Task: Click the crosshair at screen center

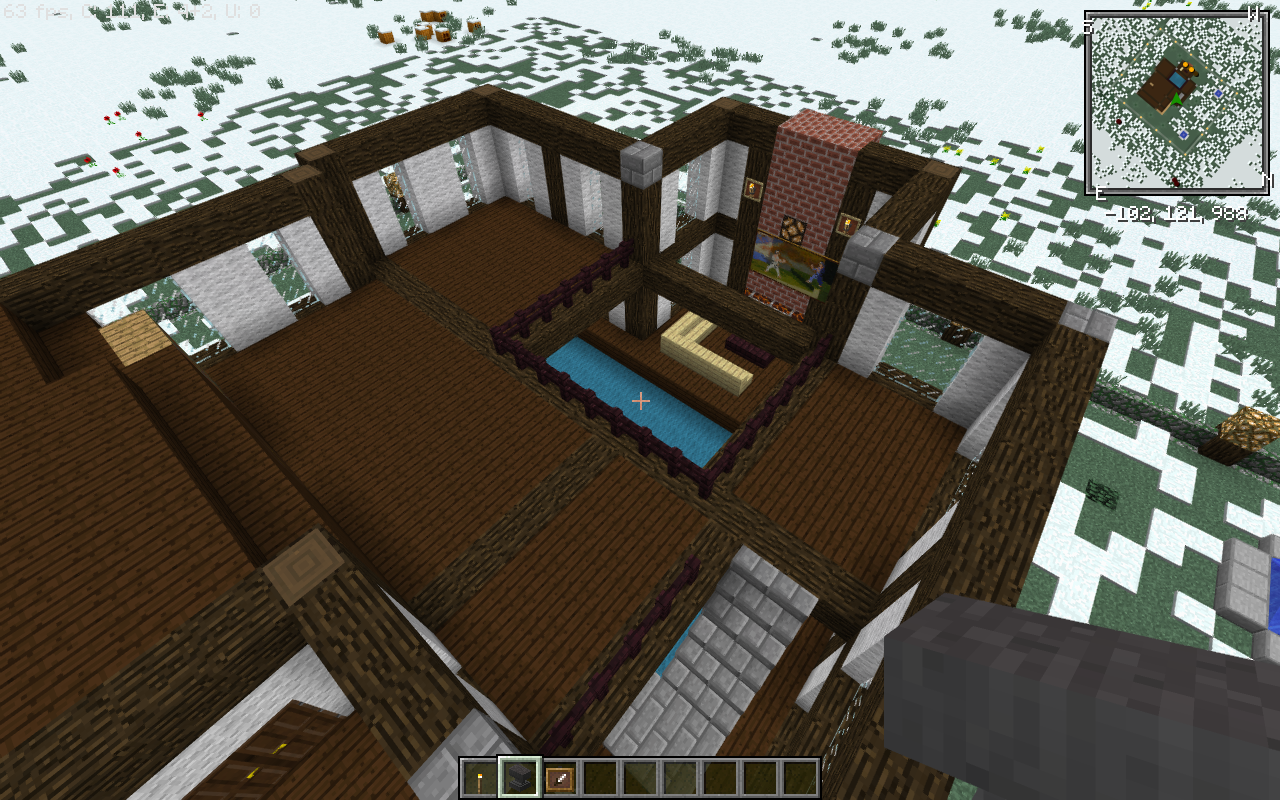Action: (x=640, y=400)
